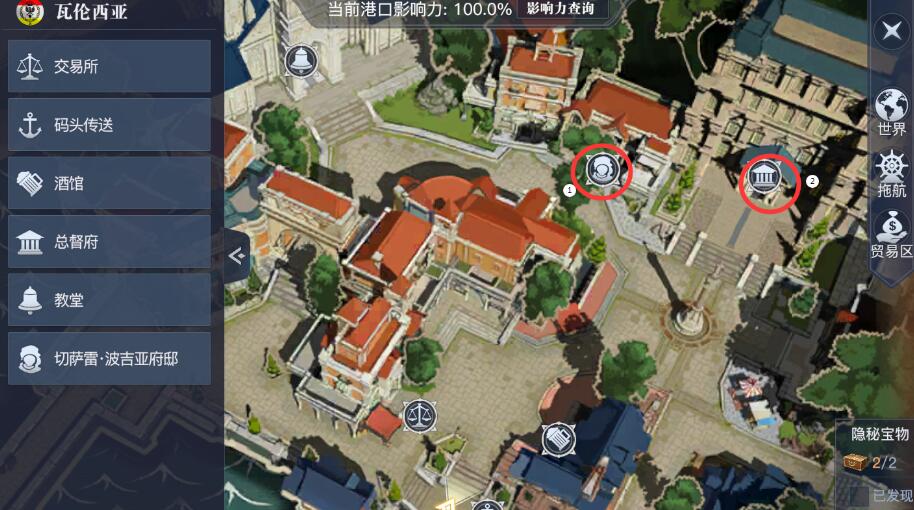Click the church bell map marker
This screenshot has height=510, width=914.
297,60
